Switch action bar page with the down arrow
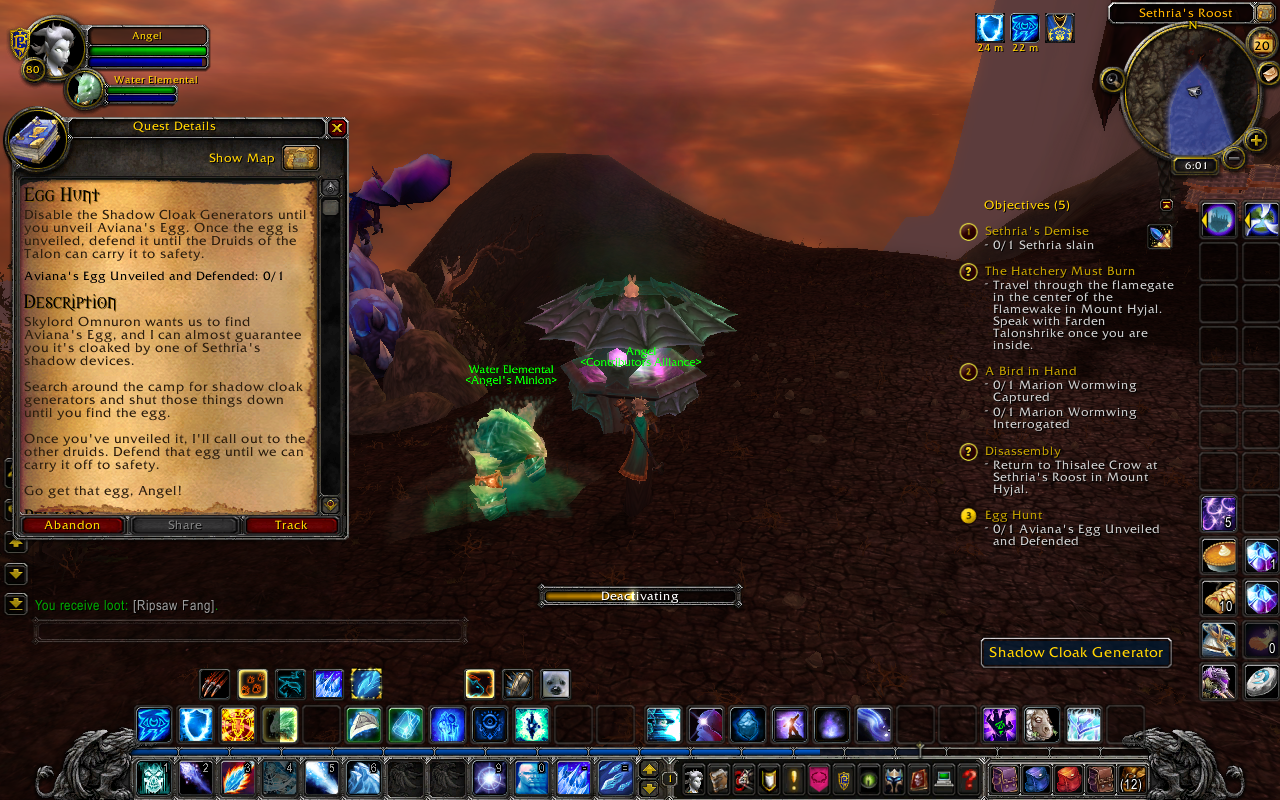 649,788
